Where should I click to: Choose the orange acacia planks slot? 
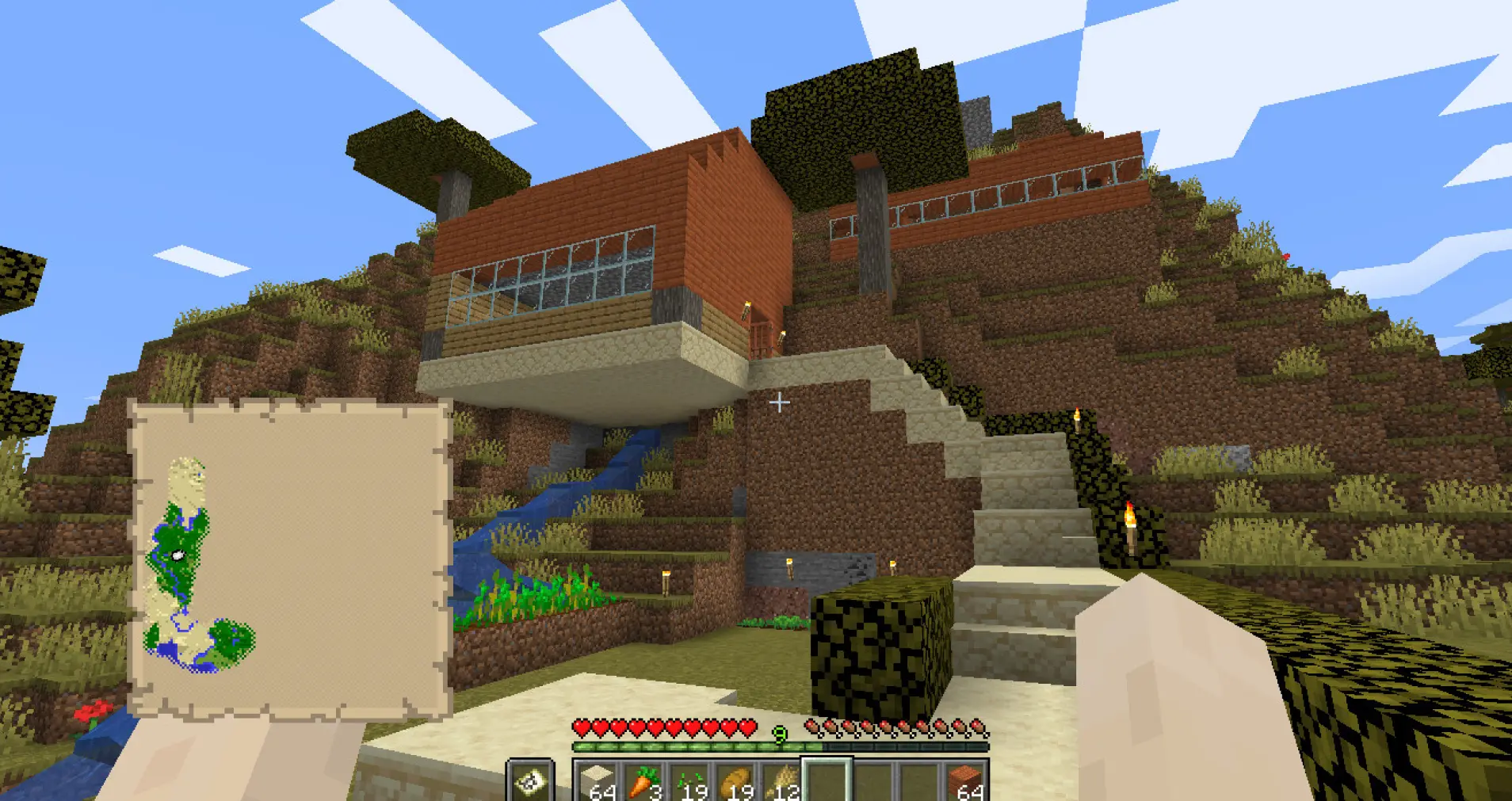point(965,781)
